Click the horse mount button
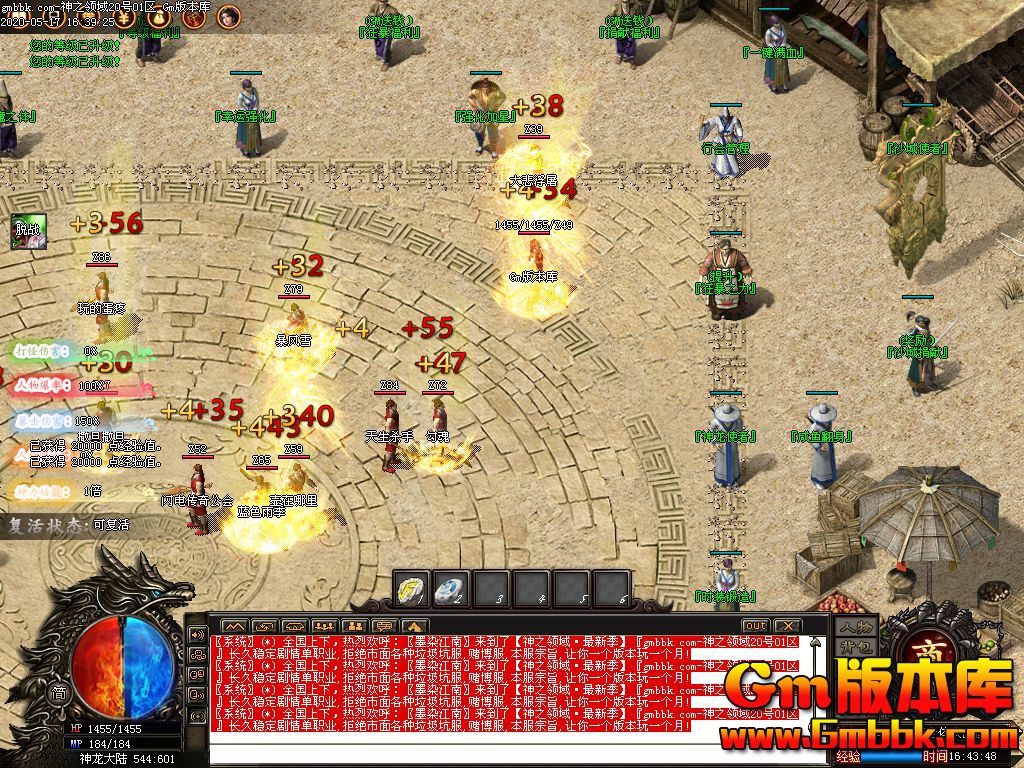Screen dimensions: 1024x768 (412, 626)
